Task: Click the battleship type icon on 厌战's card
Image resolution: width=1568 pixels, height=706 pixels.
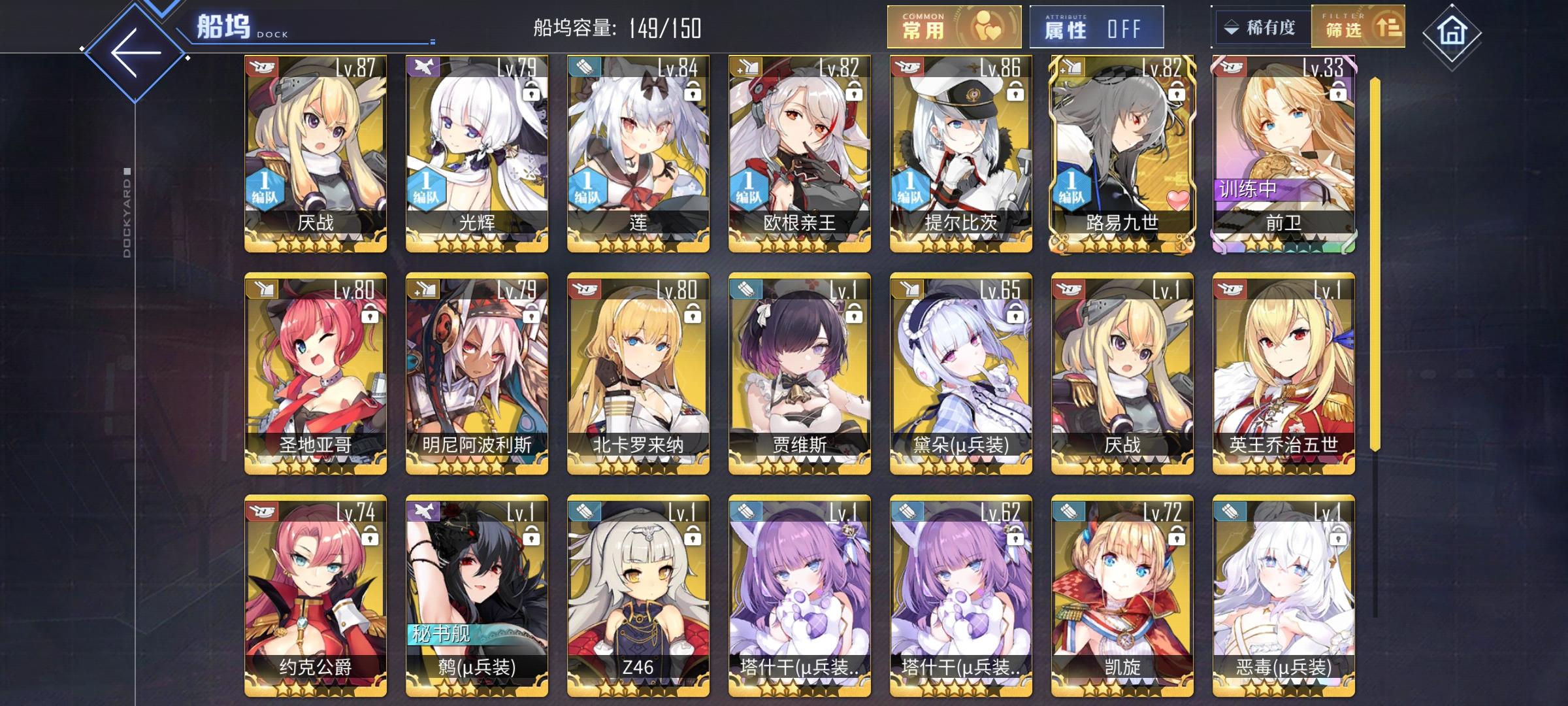Action: point(260,68)
